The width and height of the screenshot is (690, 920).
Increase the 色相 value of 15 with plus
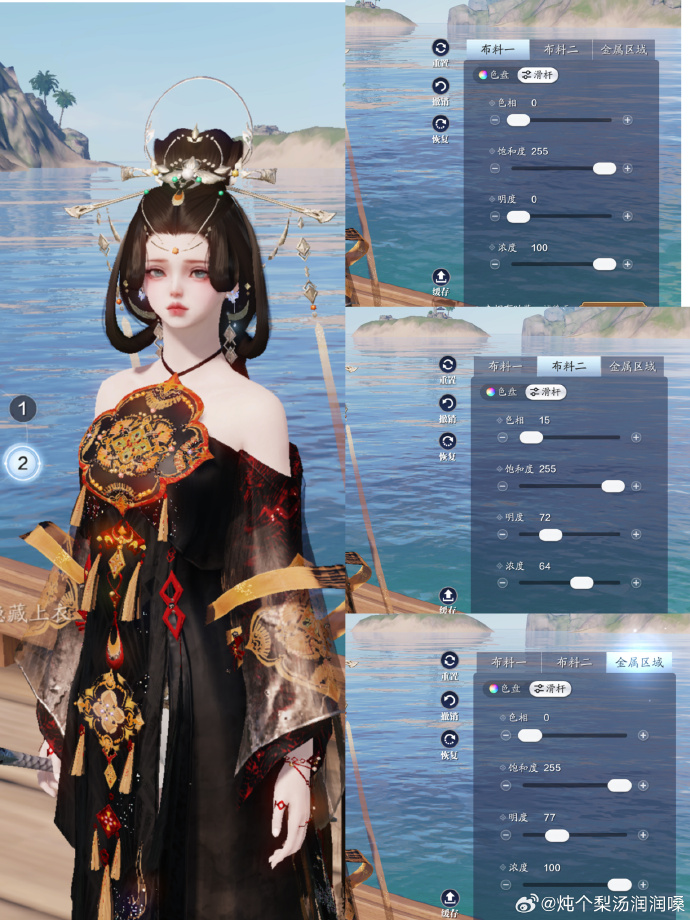pyautogui.click(x=636, y=437)
